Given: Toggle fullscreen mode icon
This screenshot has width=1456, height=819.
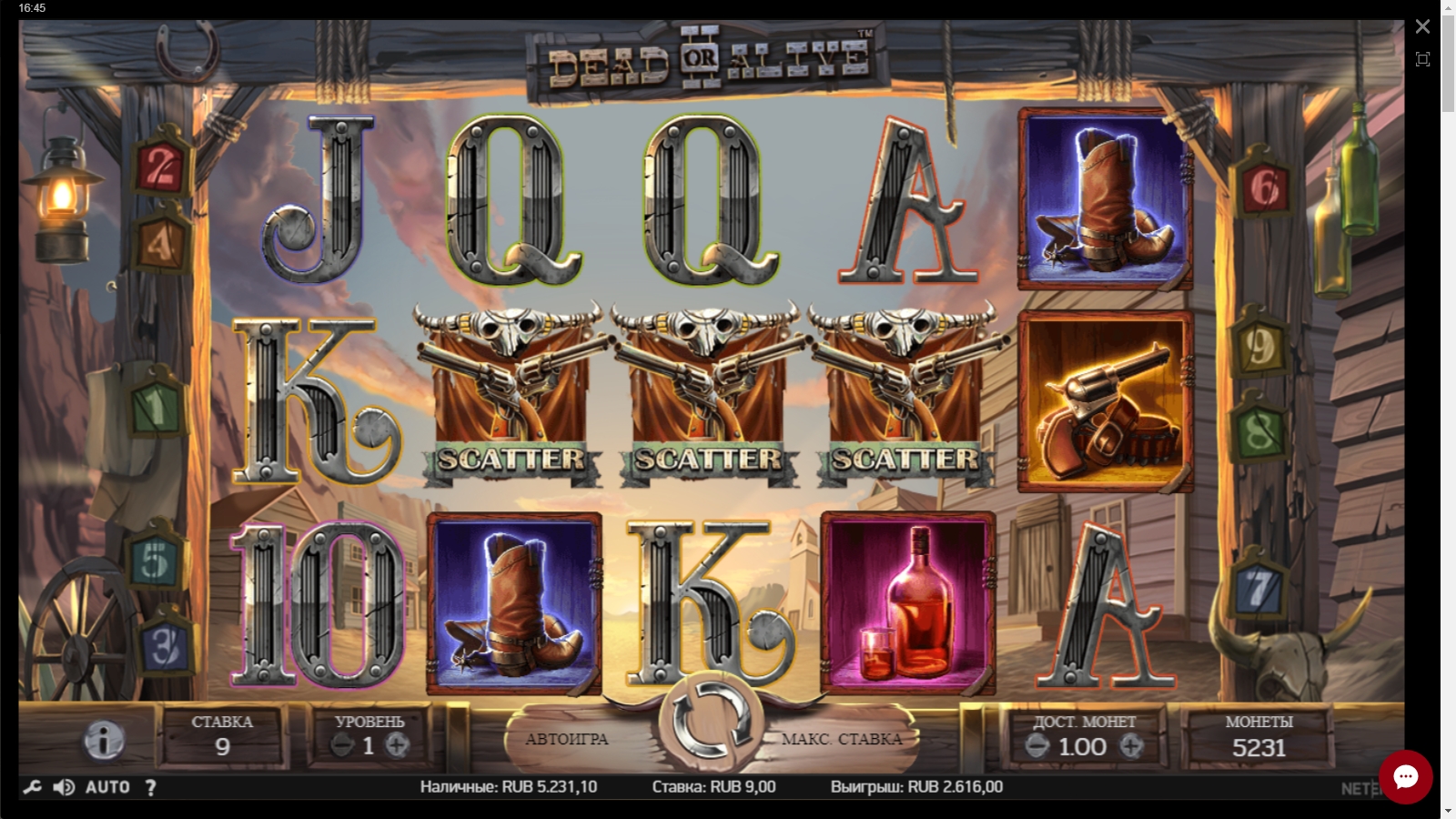Looking at the screenshot, I should pyautogui.click(x=1422, y=60).
